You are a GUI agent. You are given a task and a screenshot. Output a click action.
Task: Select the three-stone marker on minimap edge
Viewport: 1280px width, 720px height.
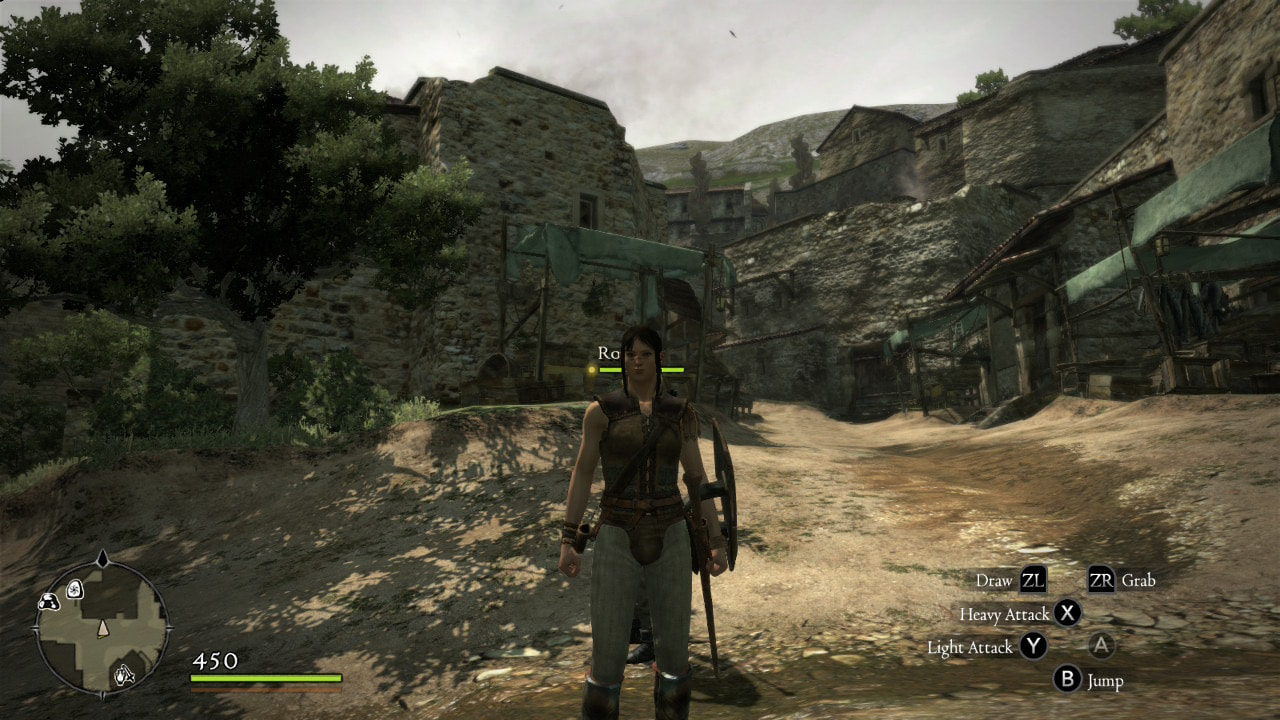click(47, 602)
